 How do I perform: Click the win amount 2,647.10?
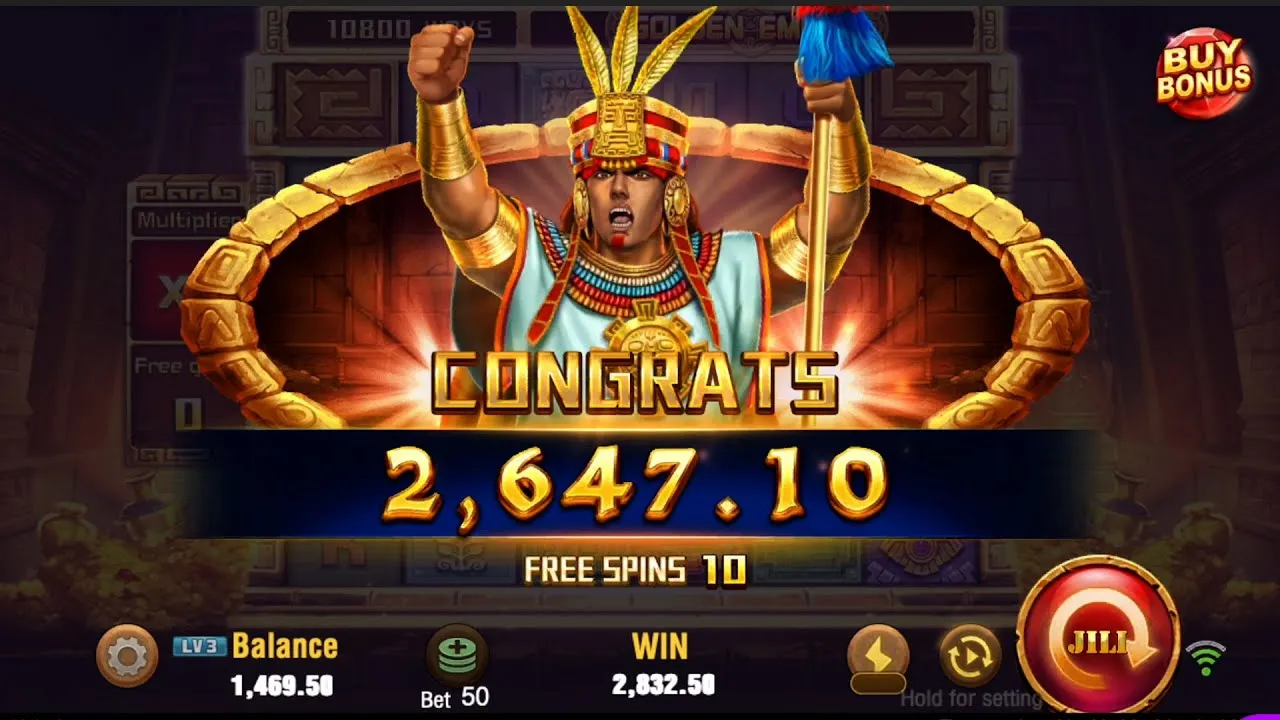(640, 485)
